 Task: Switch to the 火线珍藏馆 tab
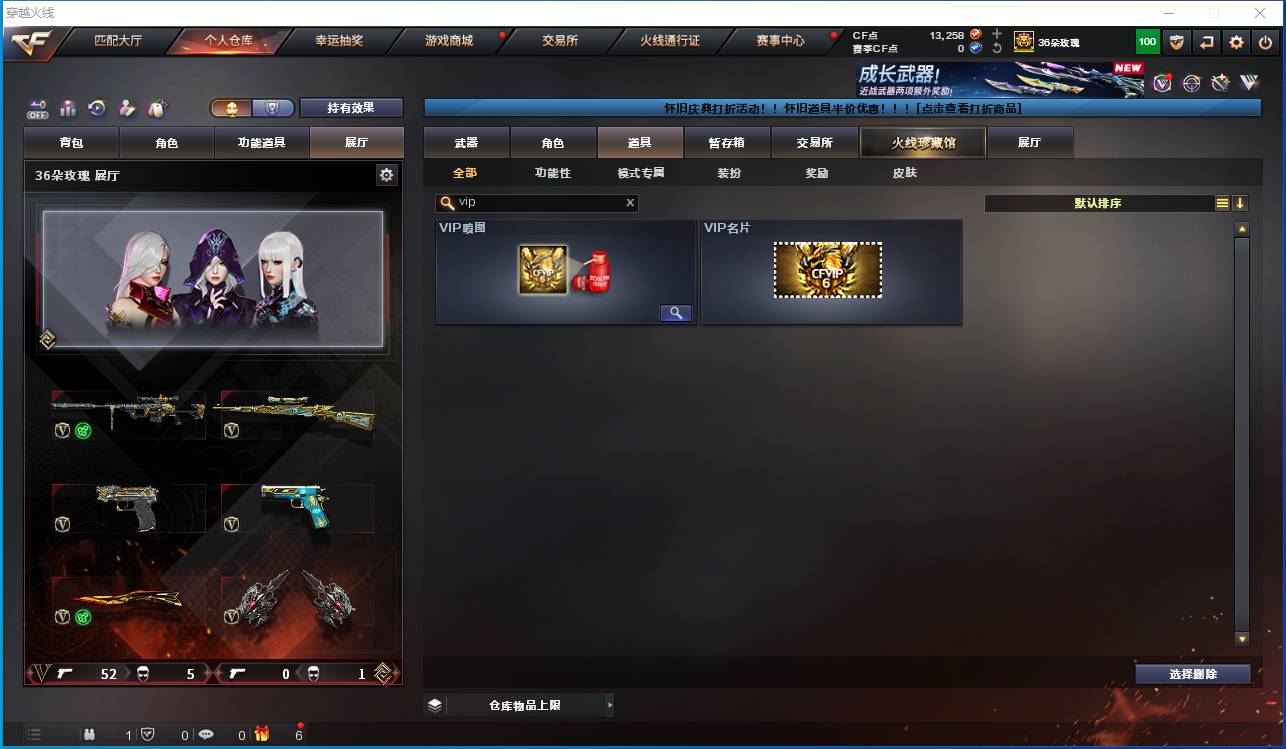coord(921,142)
